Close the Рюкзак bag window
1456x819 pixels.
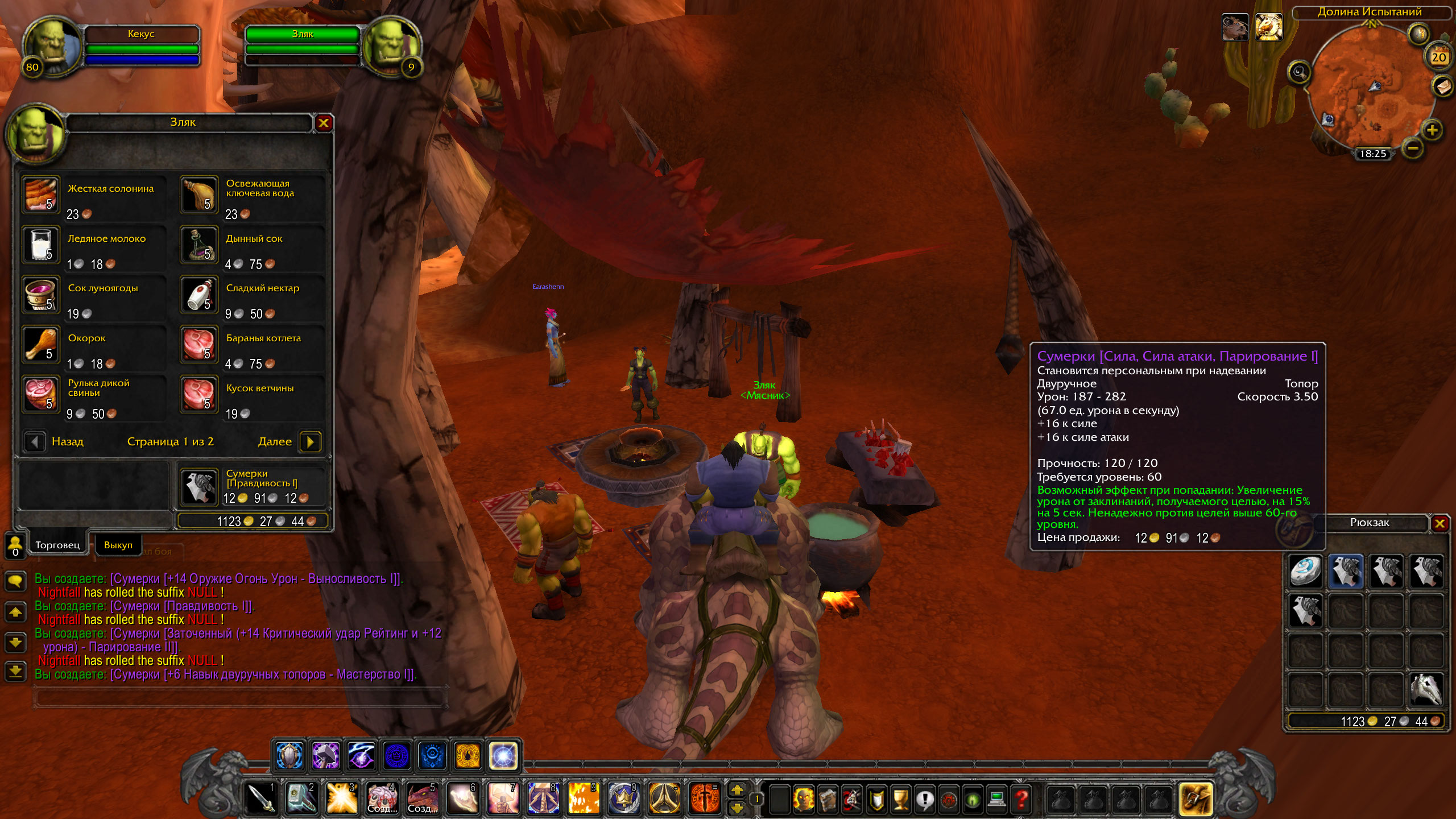tap(1440, 523)
